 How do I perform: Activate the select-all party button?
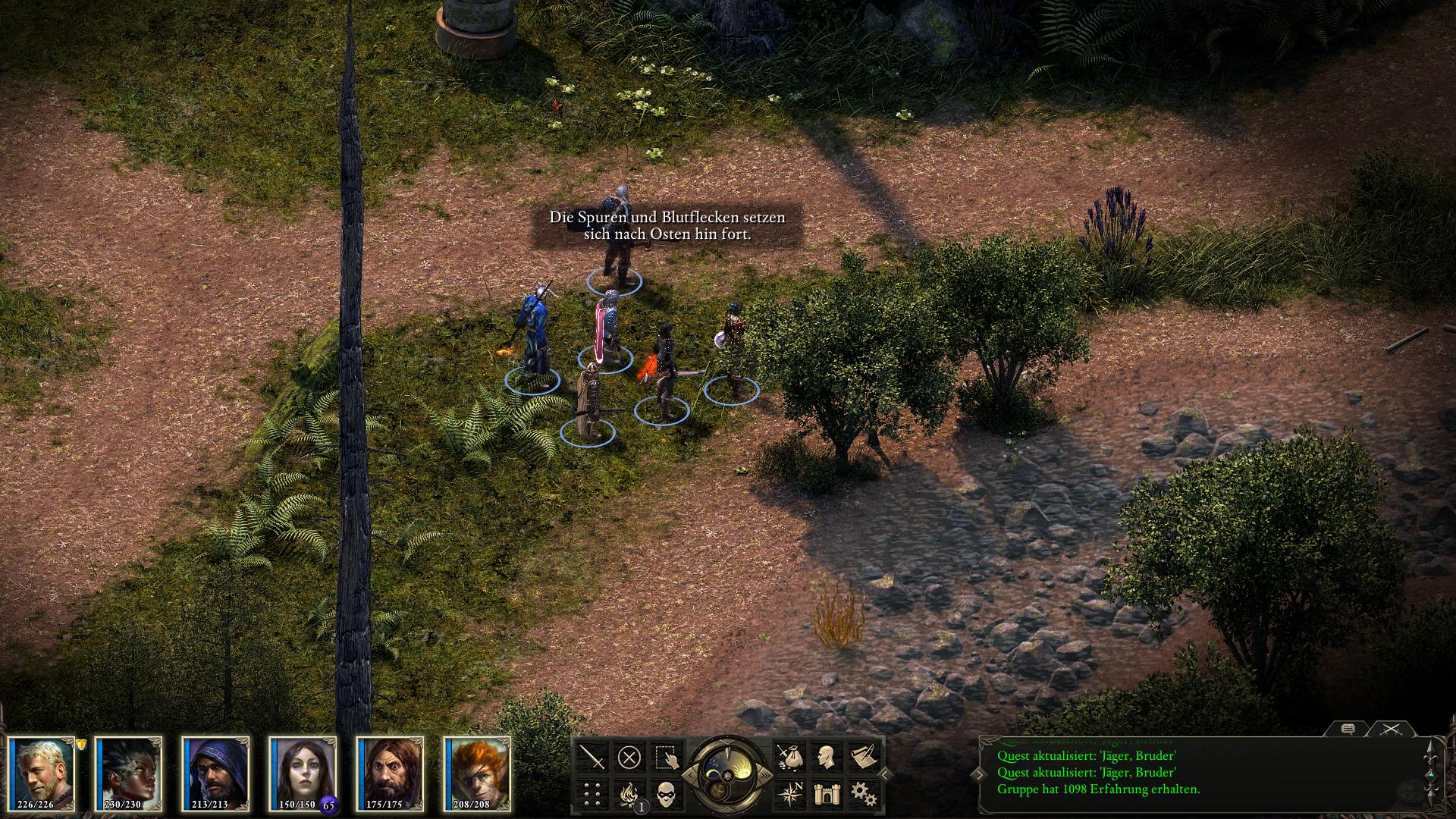667,757
